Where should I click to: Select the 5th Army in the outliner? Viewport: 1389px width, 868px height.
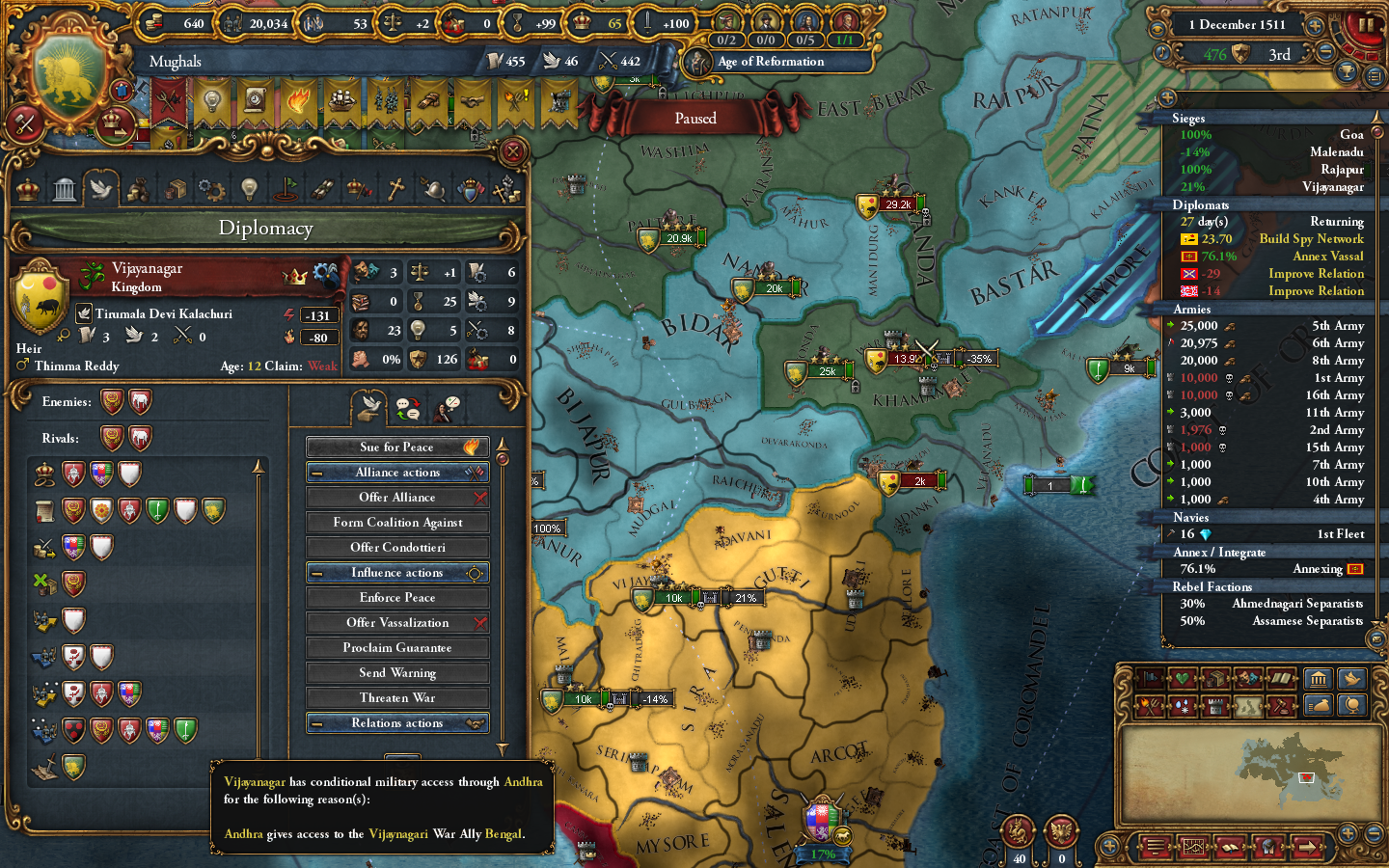point(1264,325)
